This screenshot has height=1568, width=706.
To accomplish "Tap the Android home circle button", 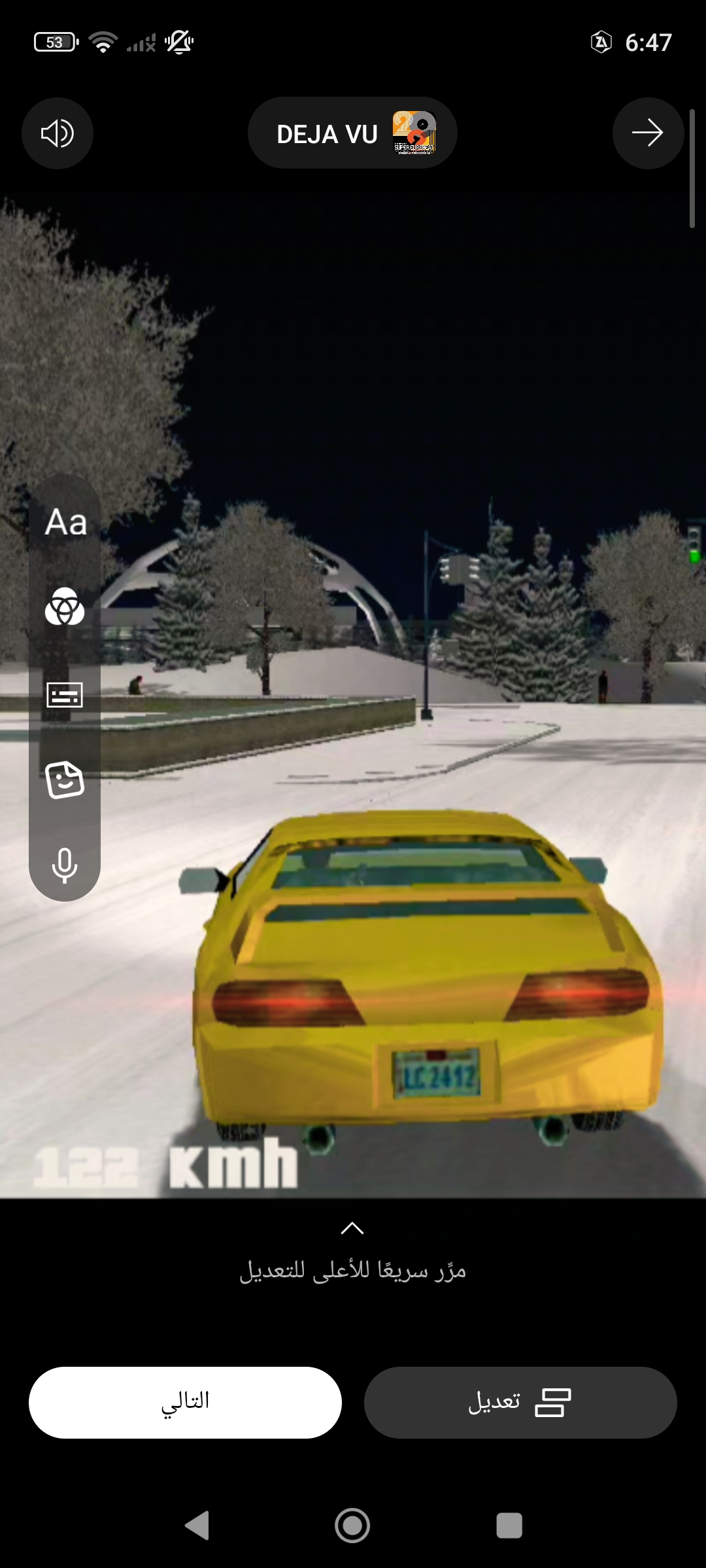I will (352, 1526).
